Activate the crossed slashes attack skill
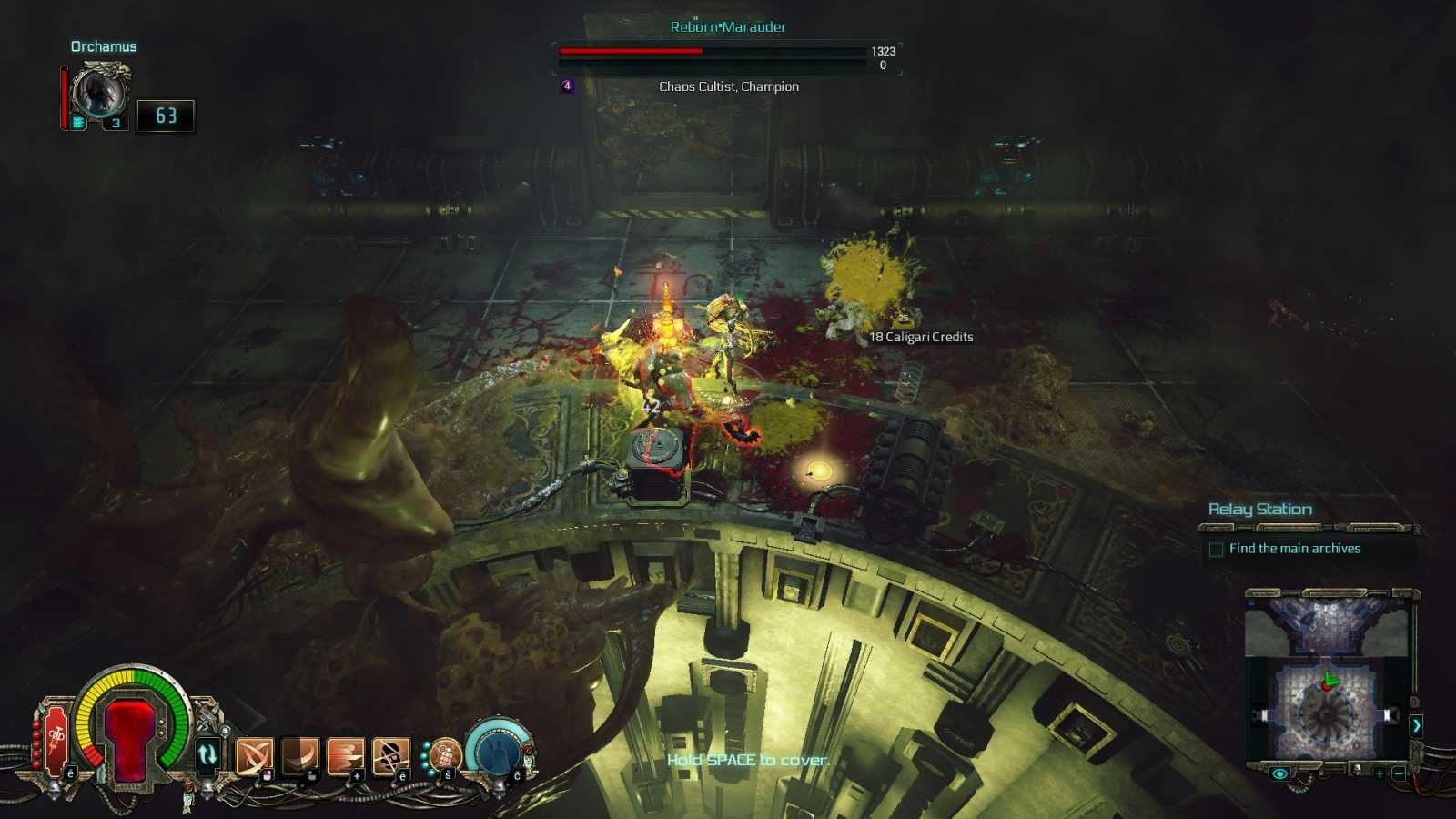Screen dimensions: 1456x819 pyautogui.click(x=254, y=755)
